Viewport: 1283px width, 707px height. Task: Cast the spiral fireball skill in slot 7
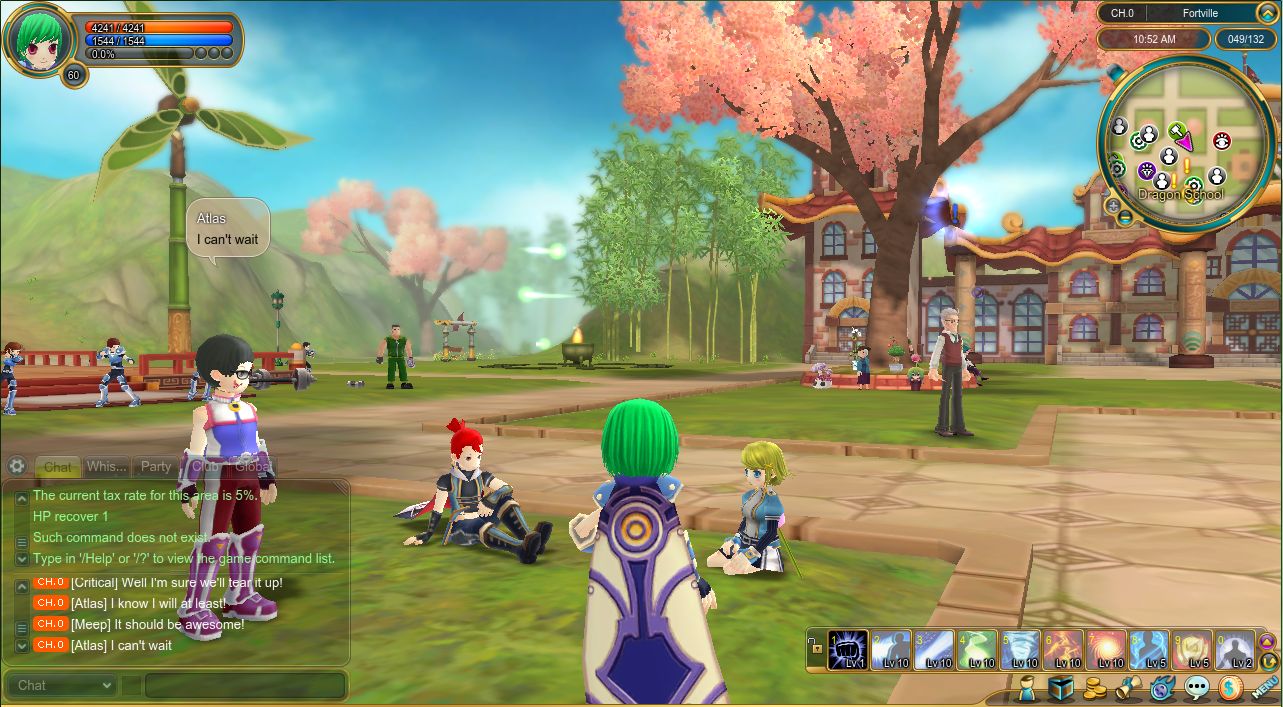tap(1106, 650)
